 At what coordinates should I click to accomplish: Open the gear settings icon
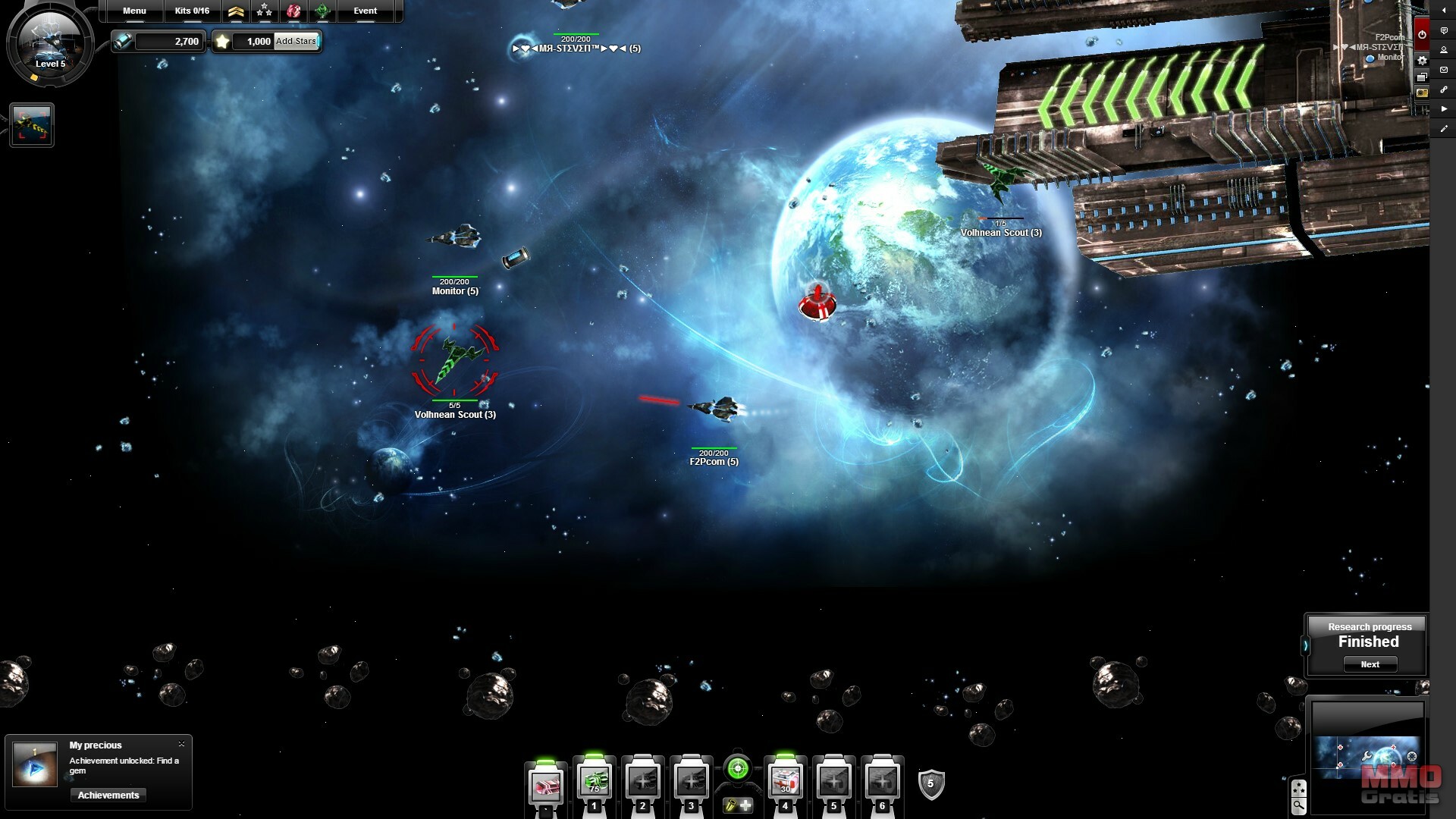1422,60
